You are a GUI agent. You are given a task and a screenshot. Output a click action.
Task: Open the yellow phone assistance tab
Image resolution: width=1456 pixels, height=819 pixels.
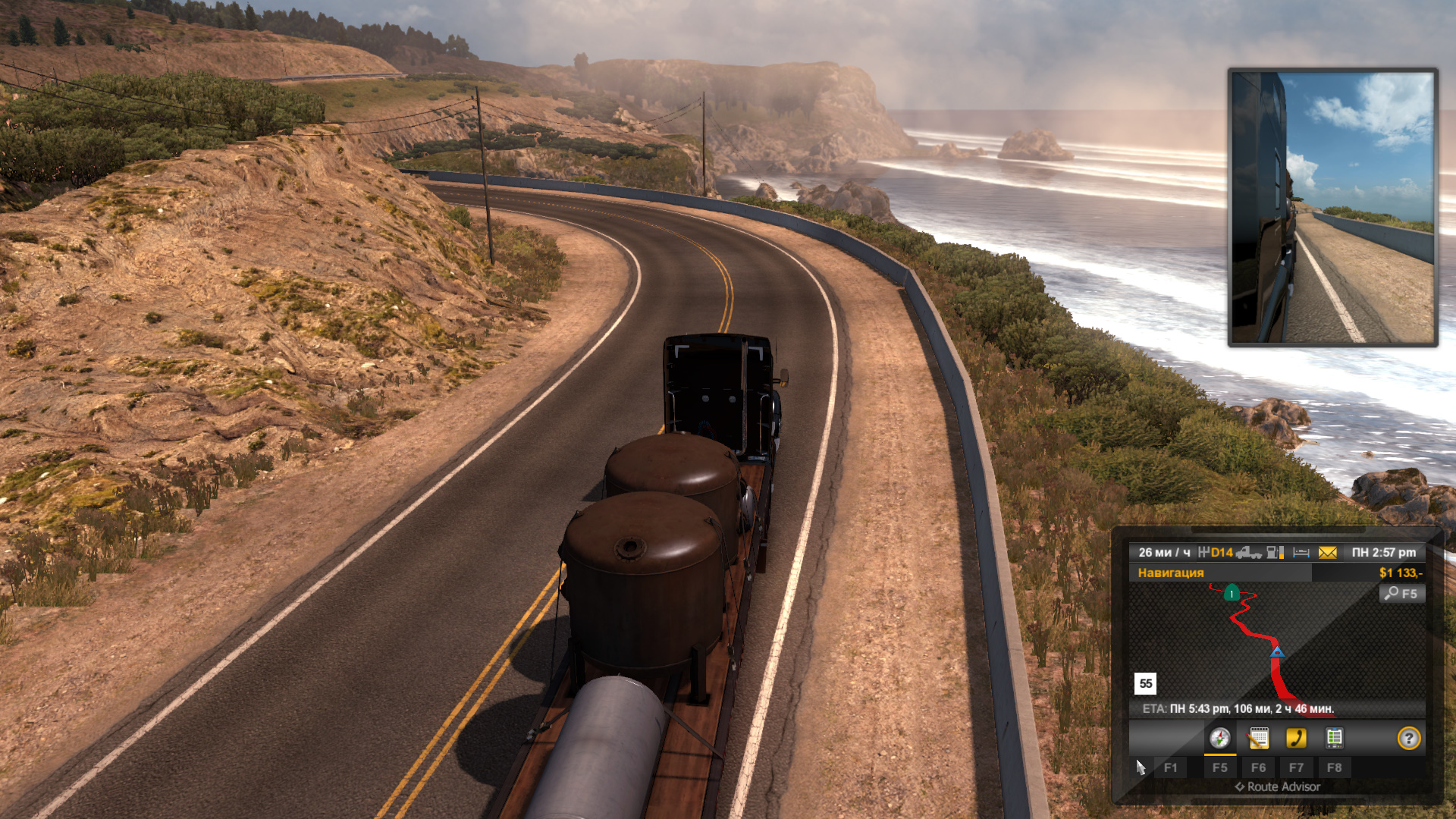click(x=1296, y=738)
